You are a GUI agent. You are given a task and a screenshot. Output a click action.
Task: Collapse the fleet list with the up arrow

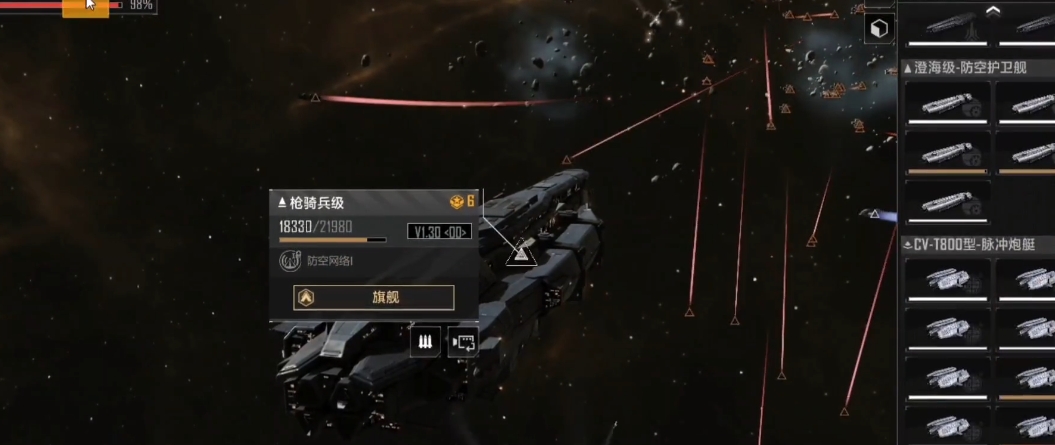click(x=993, y=11)
